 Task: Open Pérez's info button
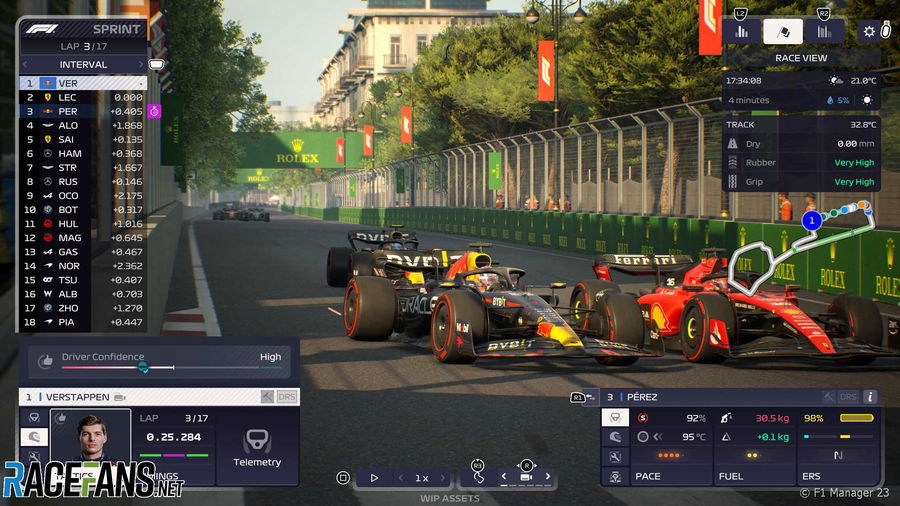click(x=870, y=397)
